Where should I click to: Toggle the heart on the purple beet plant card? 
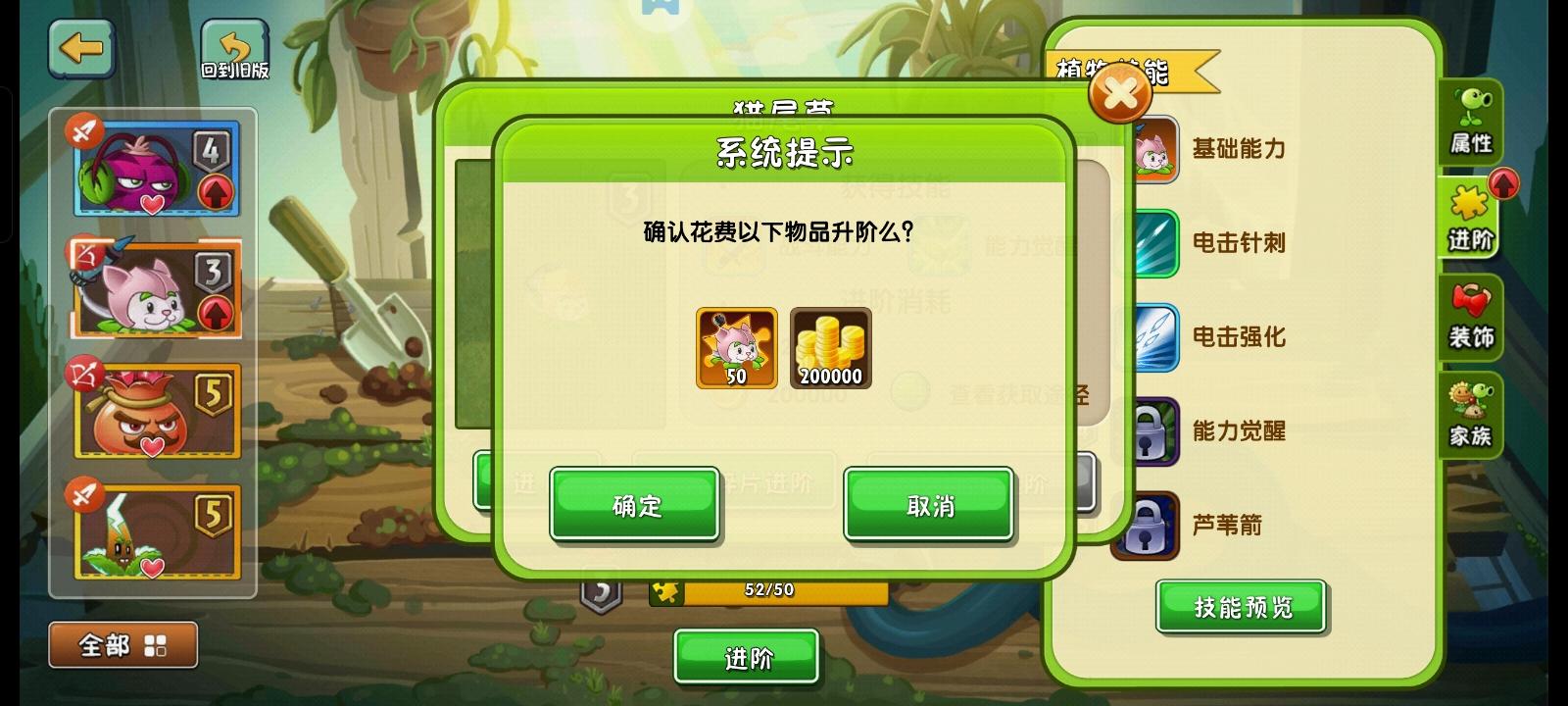click(151, 203)
